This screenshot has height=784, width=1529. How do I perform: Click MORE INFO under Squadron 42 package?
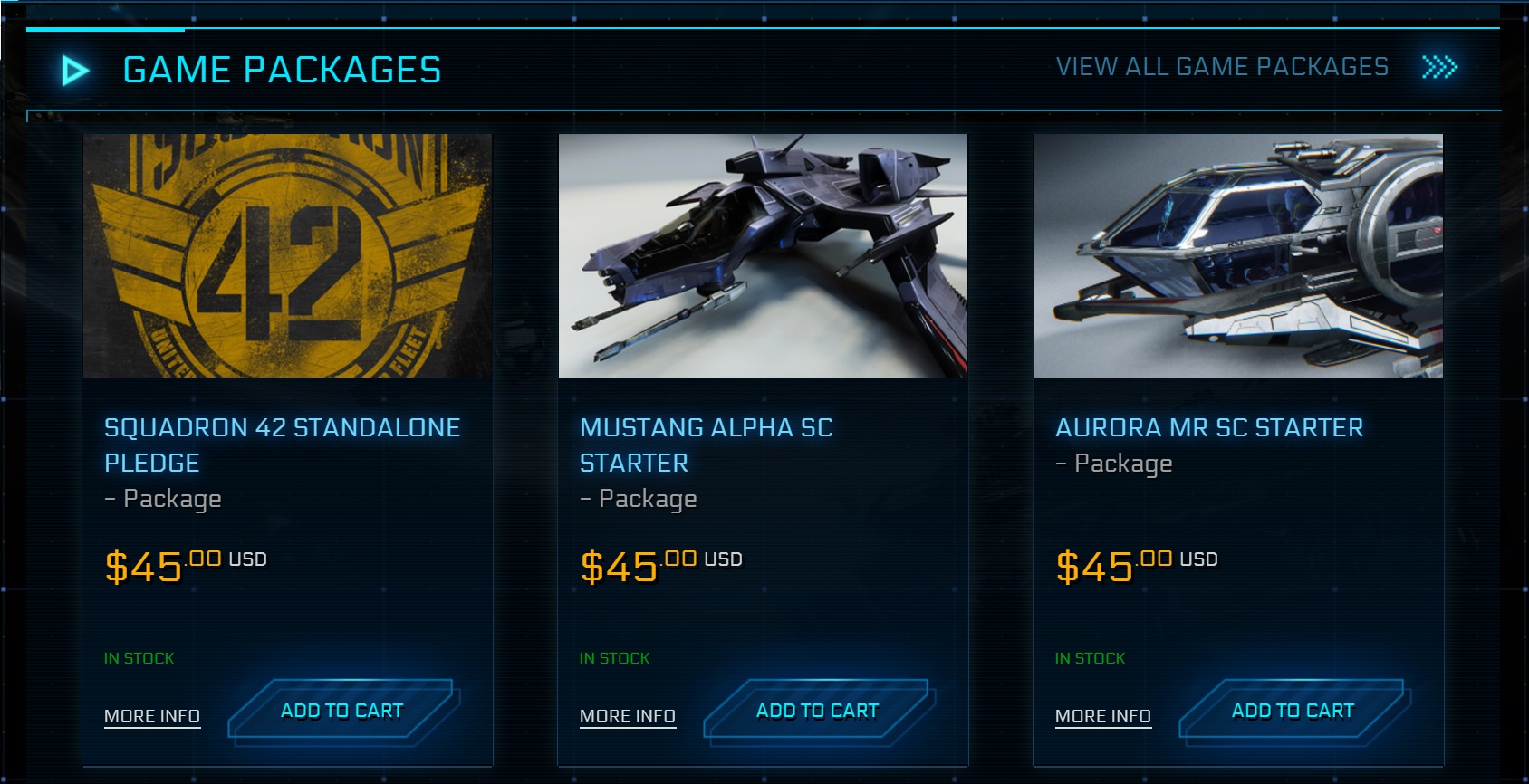point(151,715)
